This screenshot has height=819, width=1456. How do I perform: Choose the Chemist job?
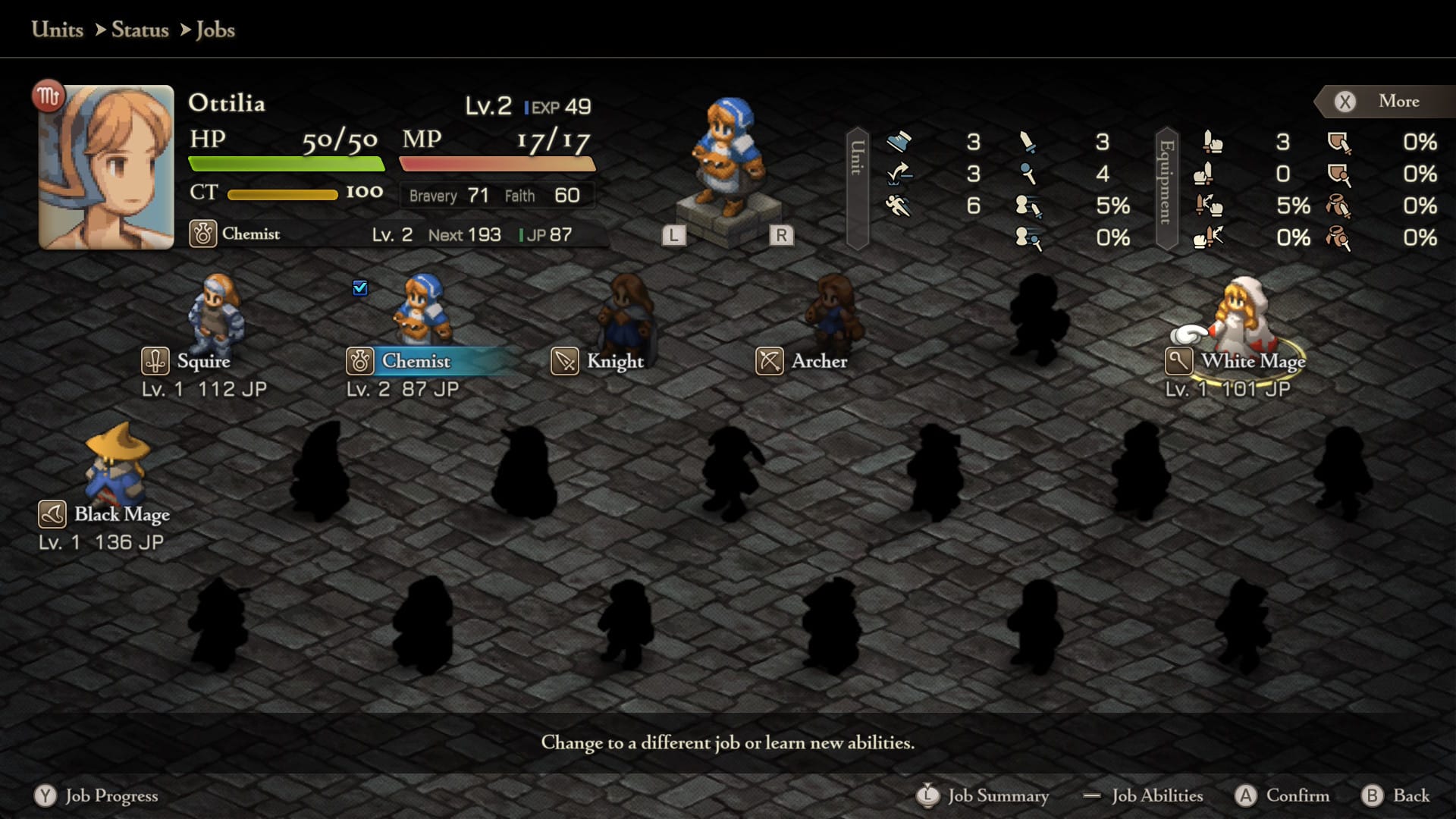pos(416,361)
